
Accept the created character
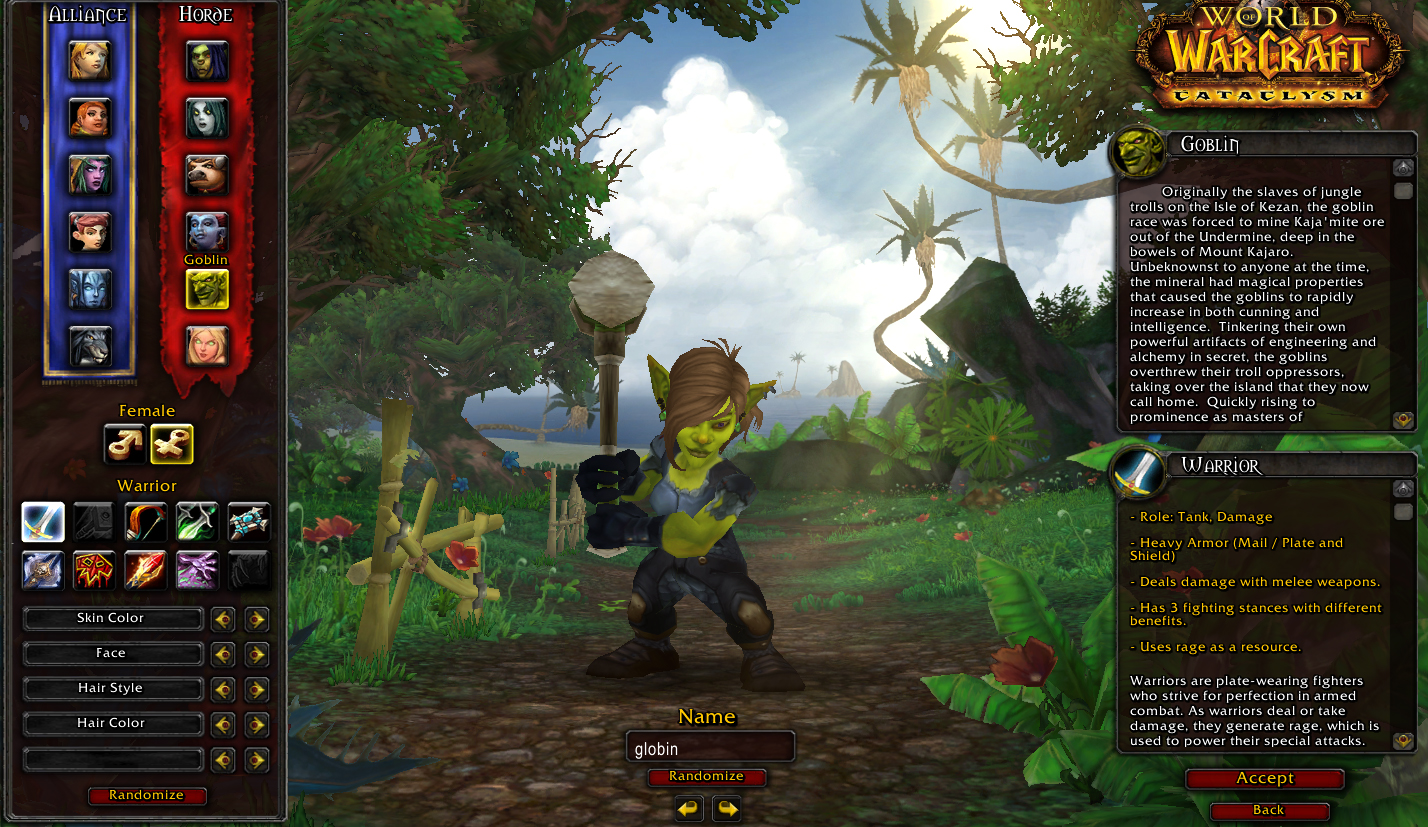tap(1265, 779)
